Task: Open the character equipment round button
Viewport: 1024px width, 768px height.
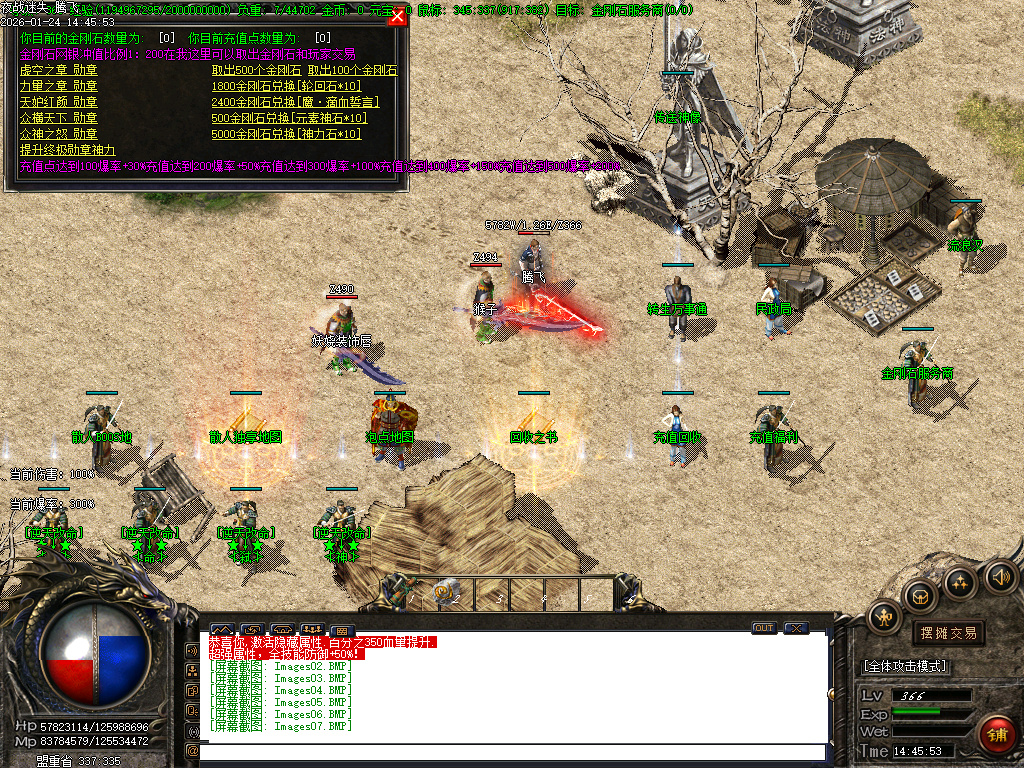Action: point(884,615)
